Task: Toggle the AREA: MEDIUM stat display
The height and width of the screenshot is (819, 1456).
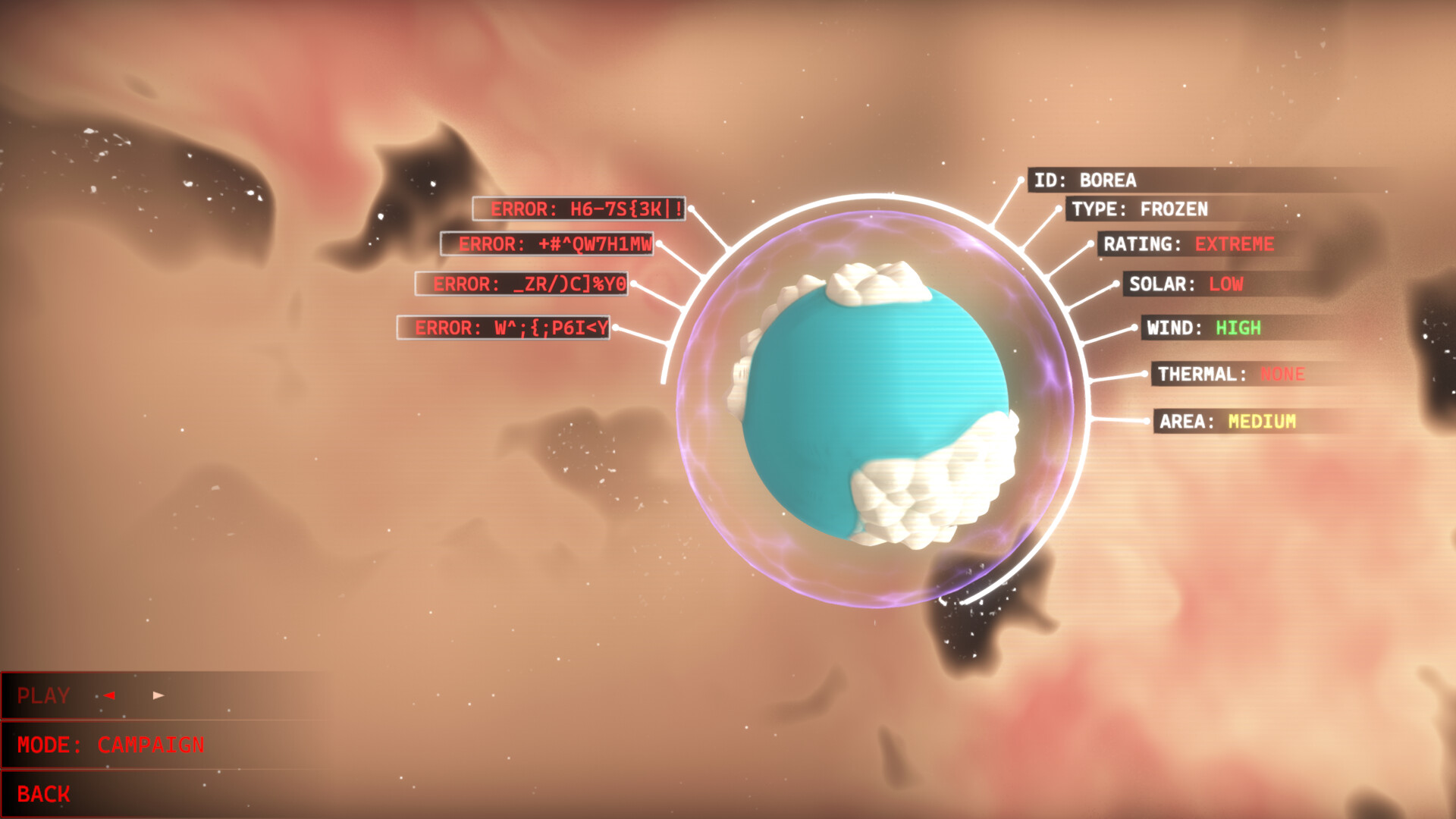Action: 1228,422
